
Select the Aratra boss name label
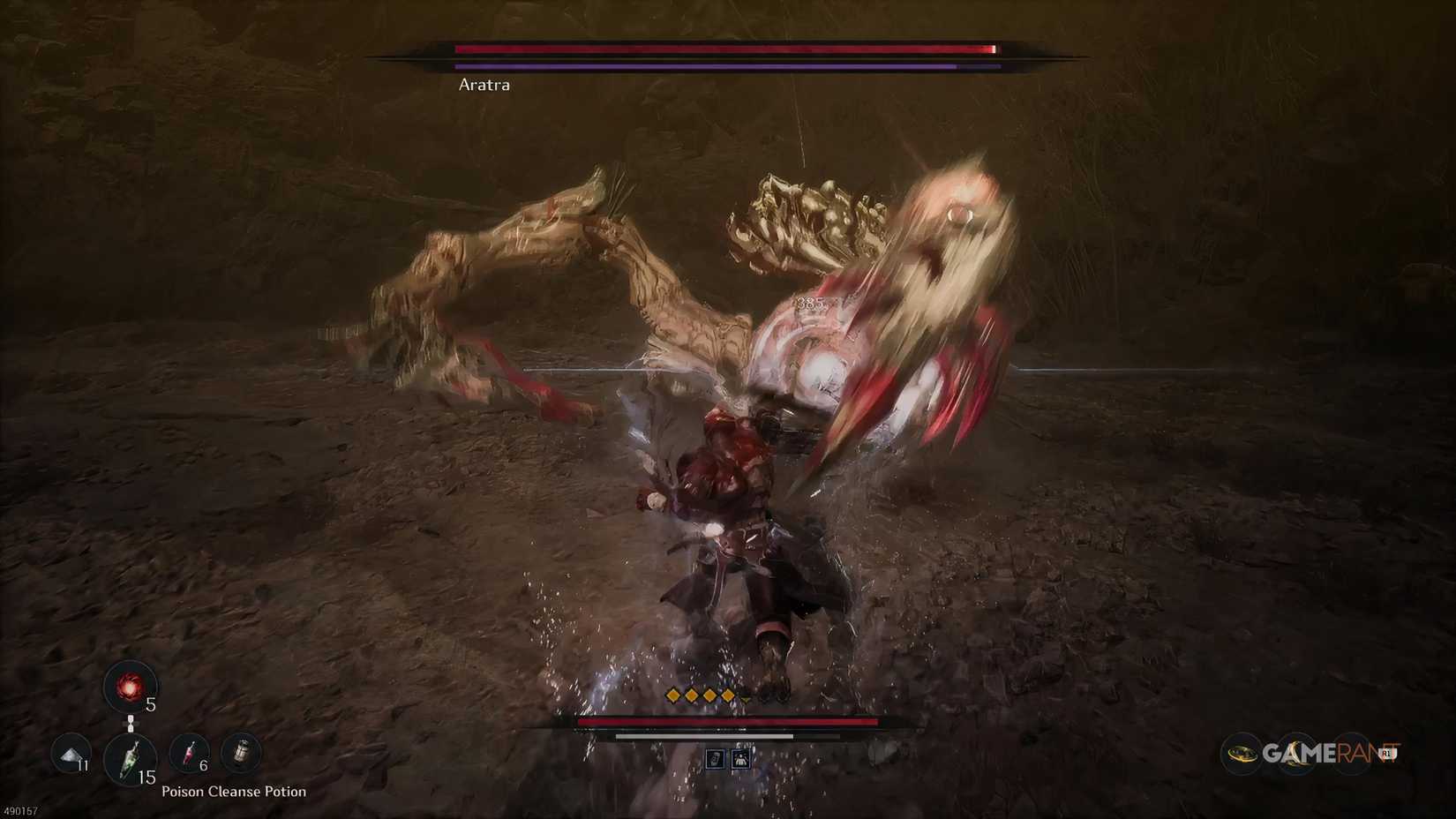[x=486, y=86]
